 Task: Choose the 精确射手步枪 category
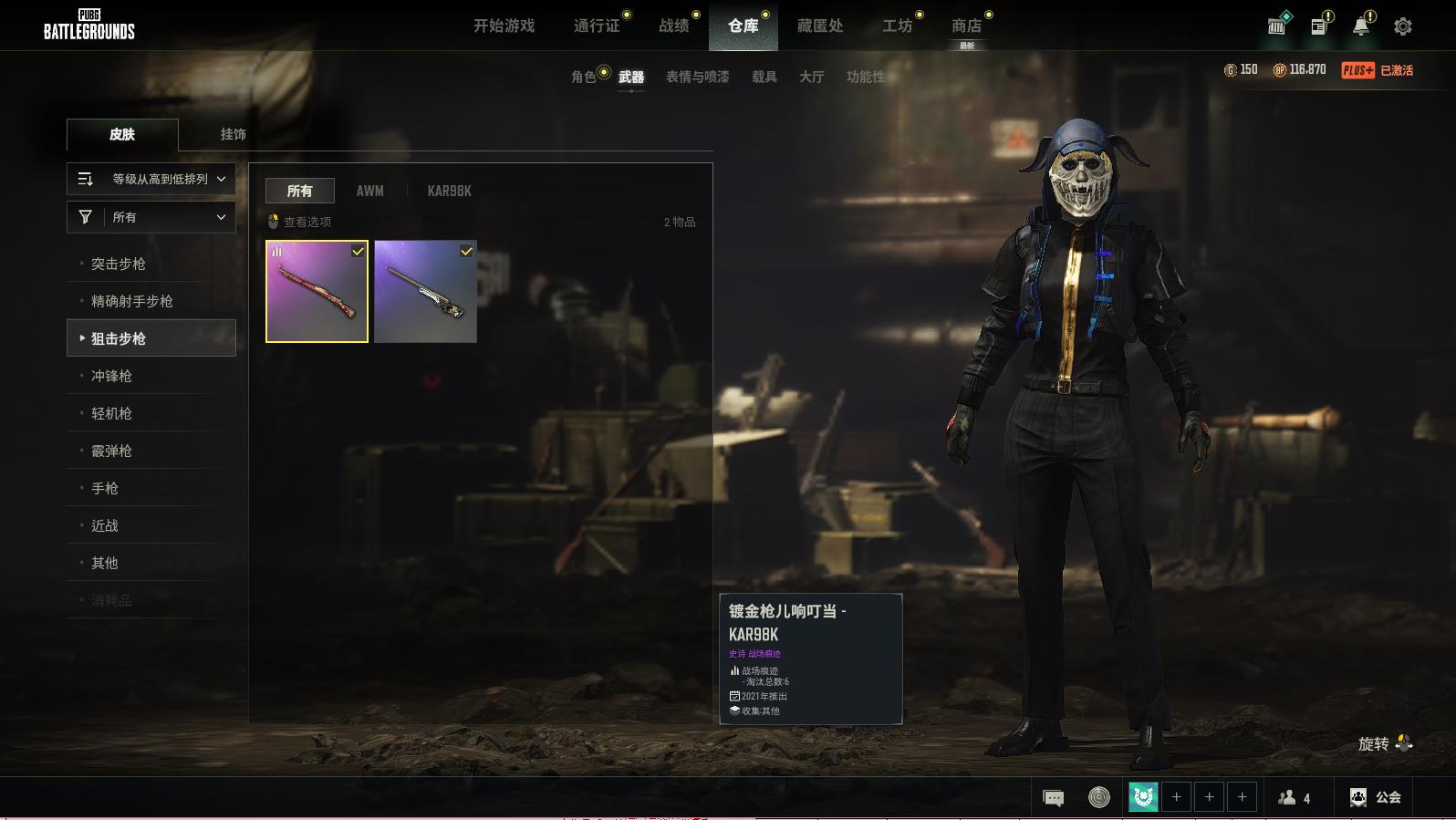pyautogui.click(x=132, y=301)
